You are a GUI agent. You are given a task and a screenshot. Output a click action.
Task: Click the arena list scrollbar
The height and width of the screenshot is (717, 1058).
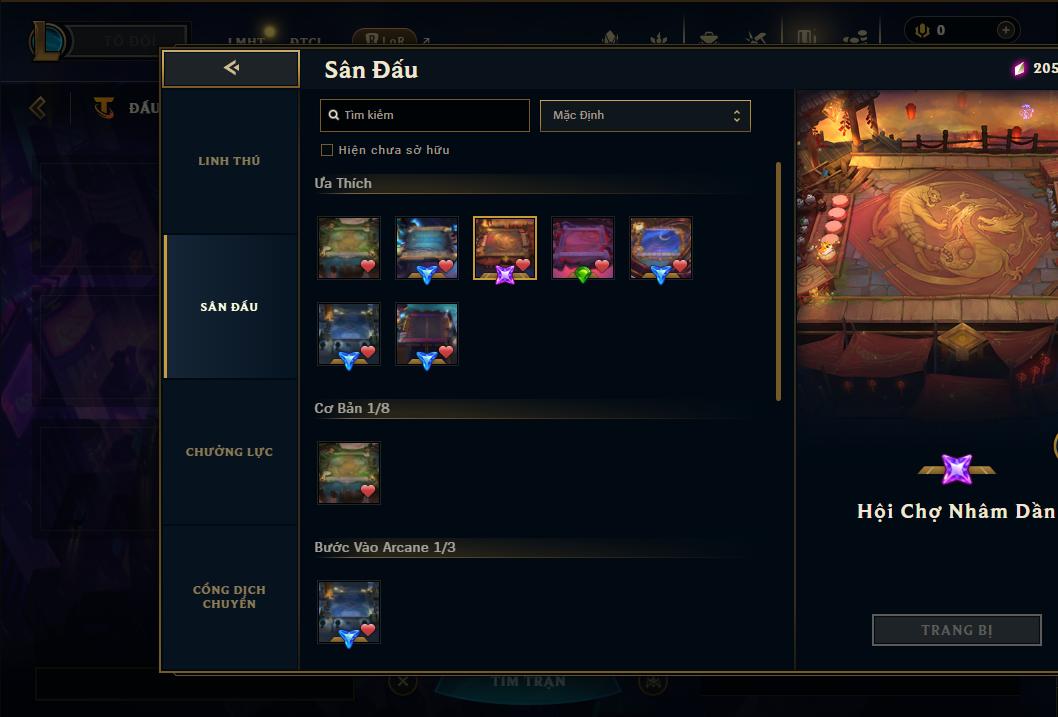point(779,281)
